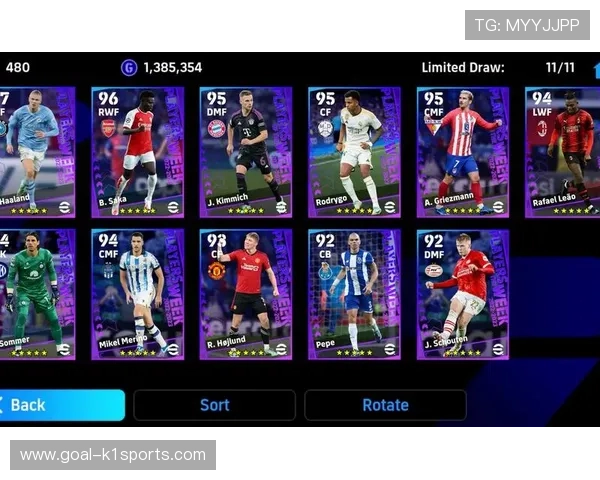Choose the J. Kimmich card
This screenshot has width=600, height=480.
pos(246,152)
